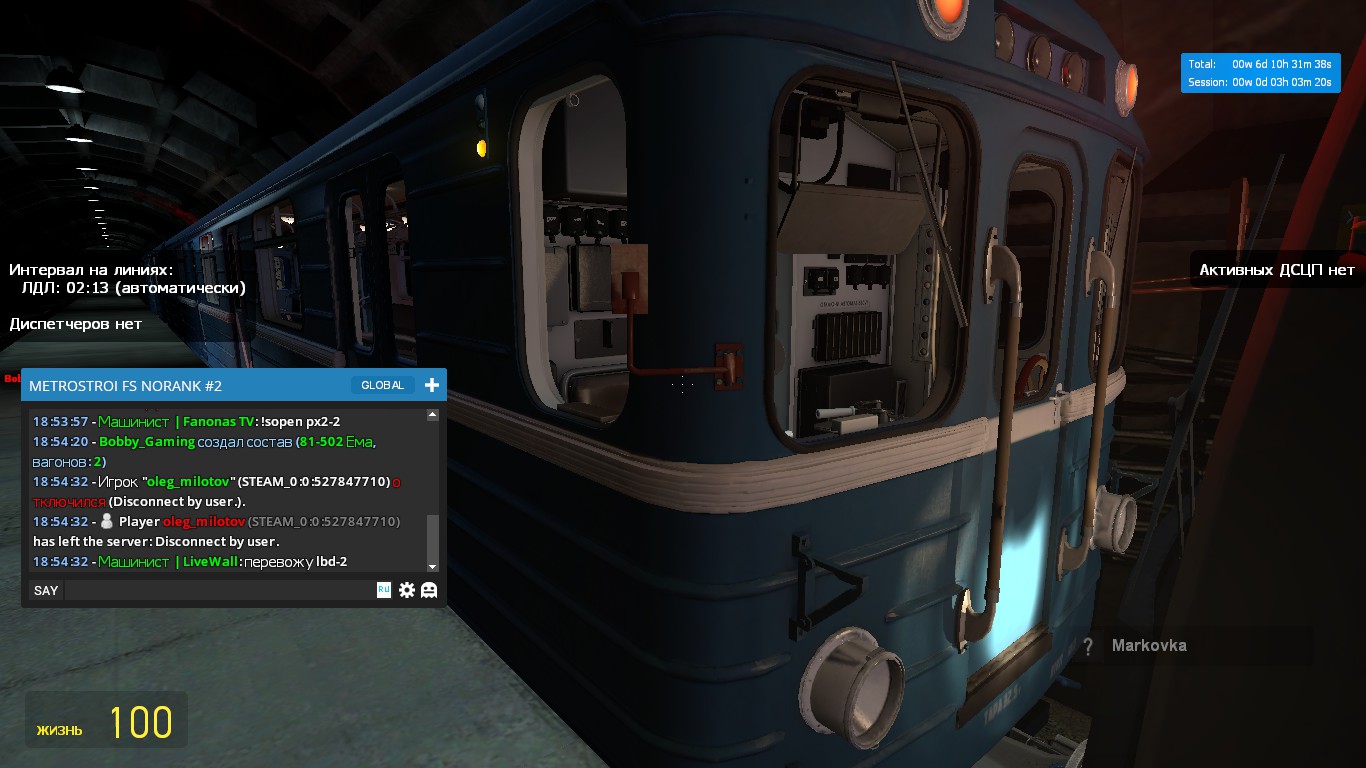Open chat settings via gear icon
The width and height of the screenshot is (1366, 768).
(407, 590)
